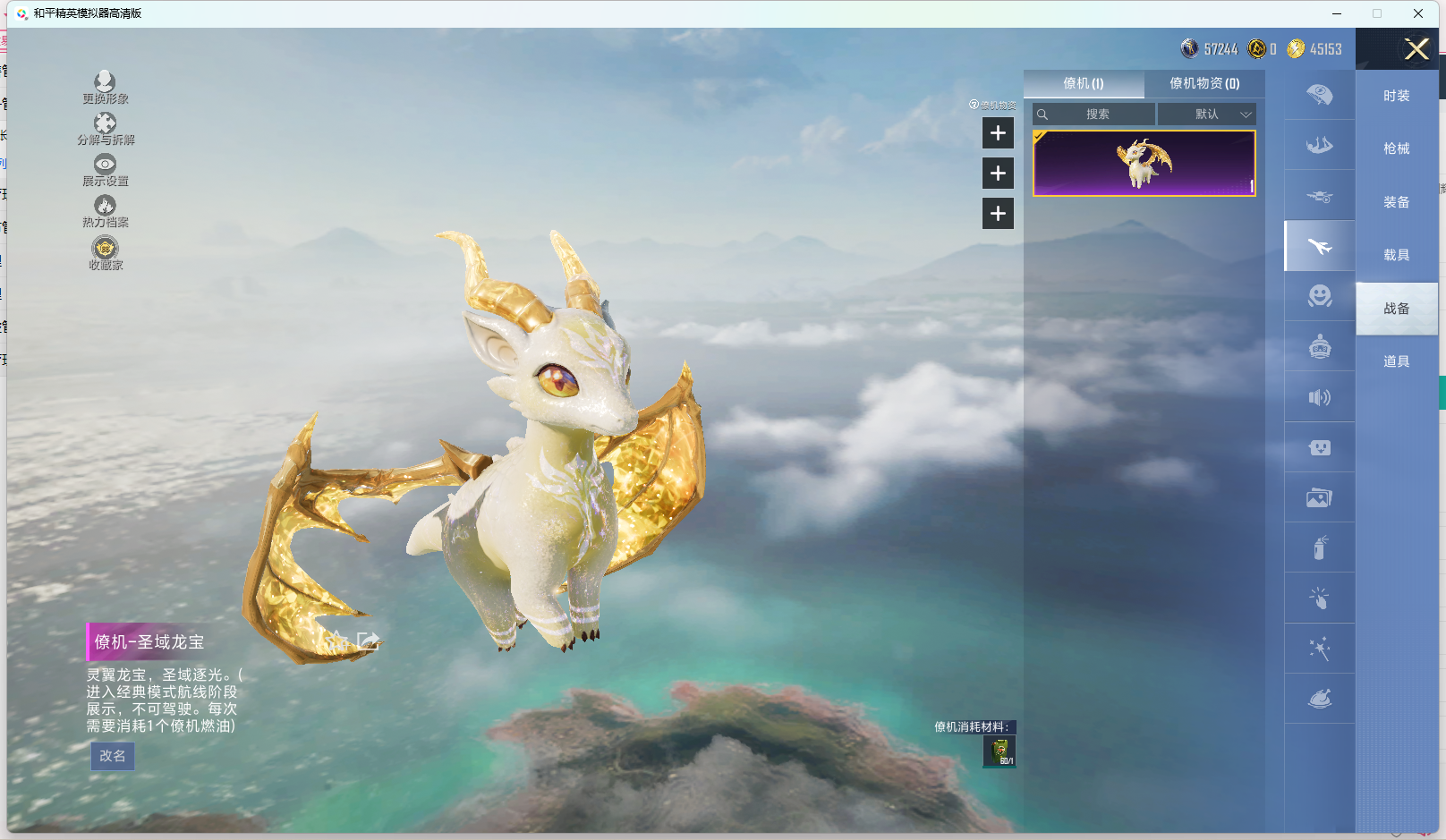
Task: Open 分解与拆解 dismantle option
Action: pyautogui.click(x=105, y=128)
